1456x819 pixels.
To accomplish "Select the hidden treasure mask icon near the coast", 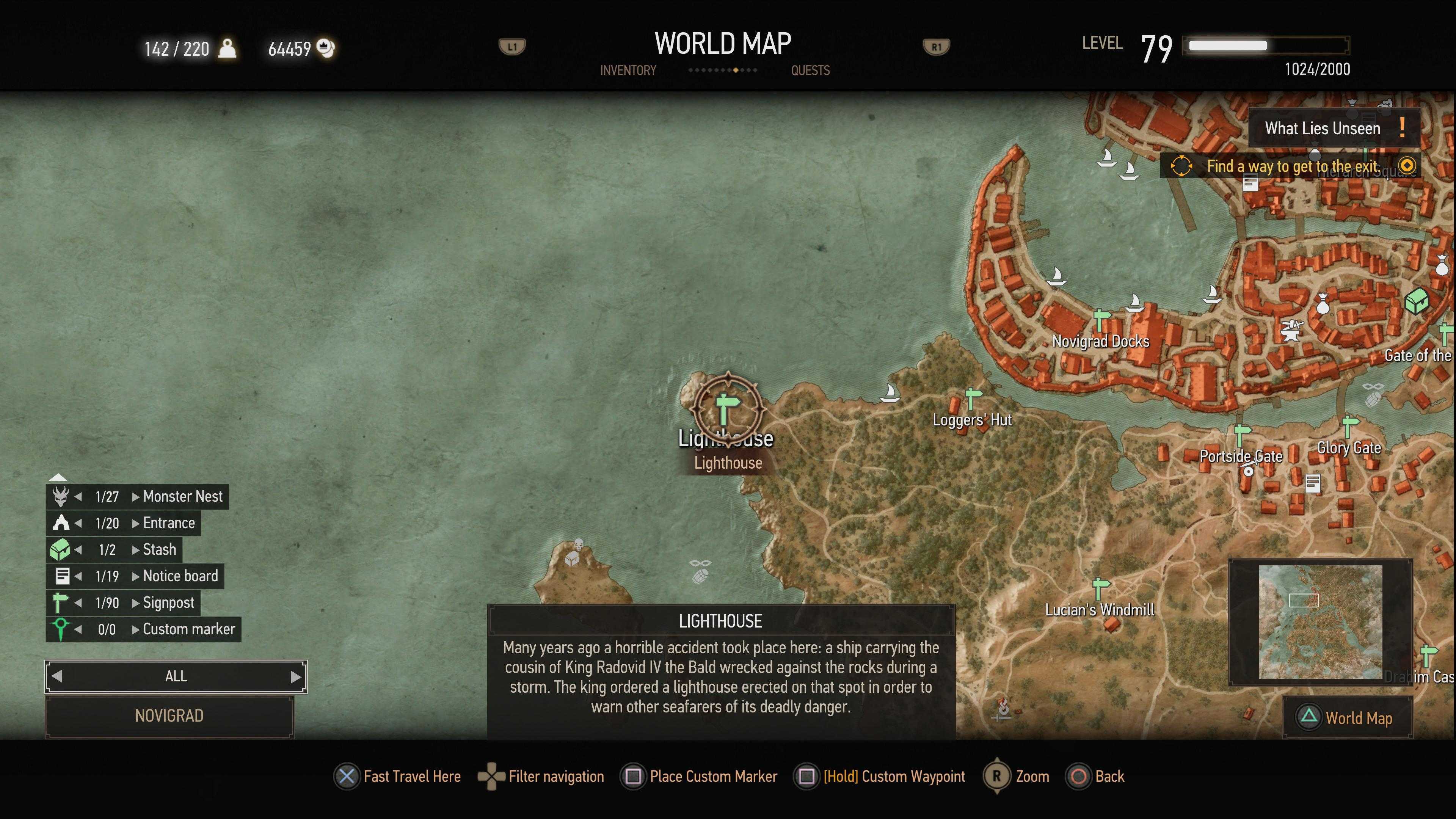I will click(x=701, y=562).
